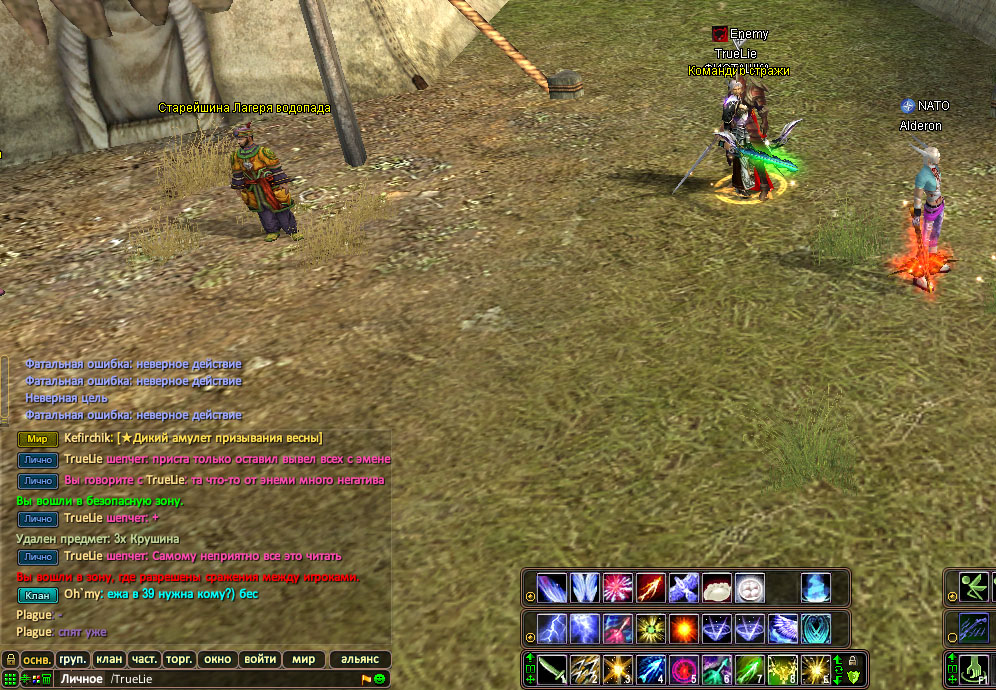The image size is (996, 690).
Task: Open the "альянс" chat tab
Action: 360,660
